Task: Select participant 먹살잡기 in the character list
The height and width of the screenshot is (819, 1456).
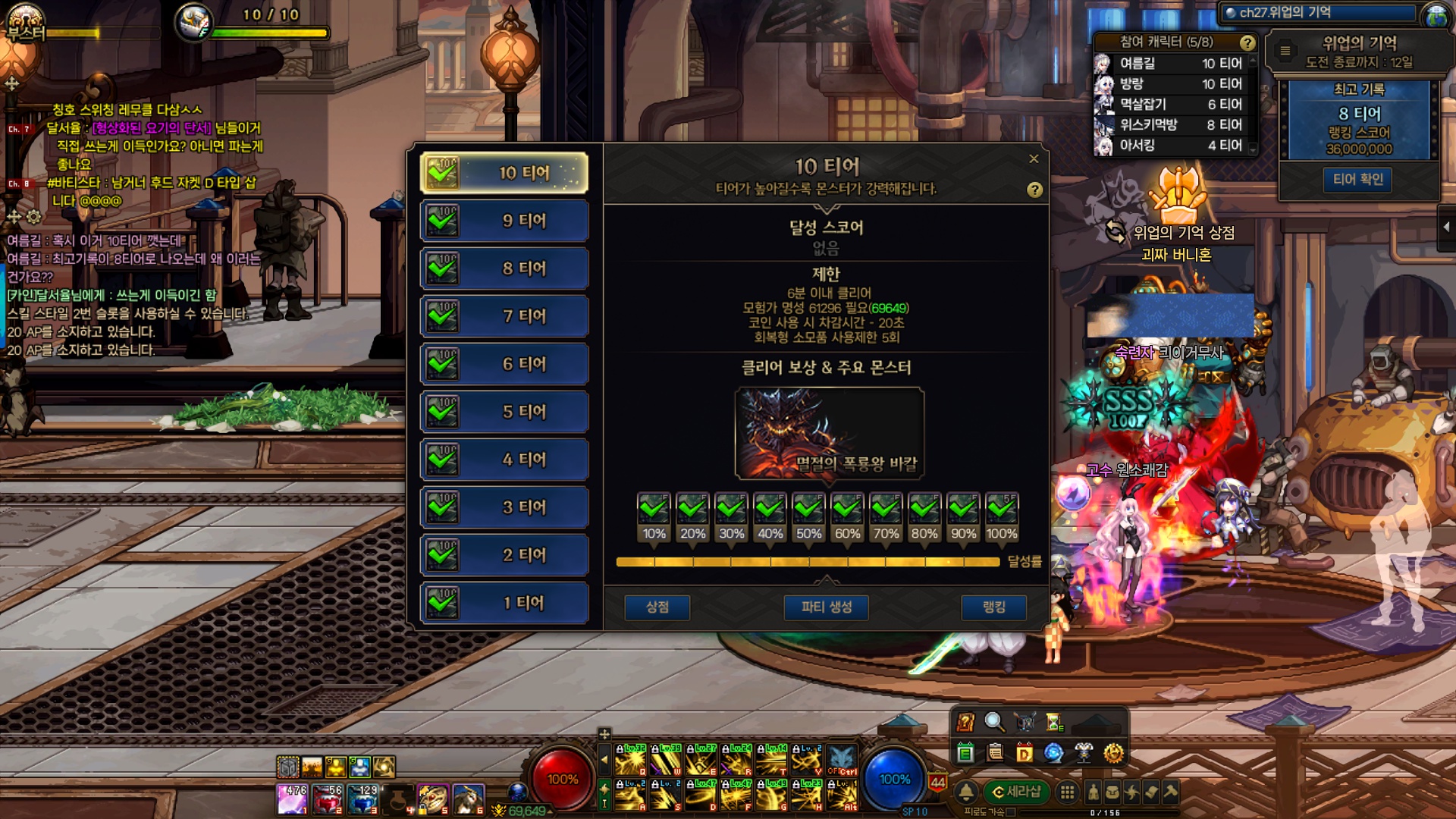Action: pos(1172,105)
